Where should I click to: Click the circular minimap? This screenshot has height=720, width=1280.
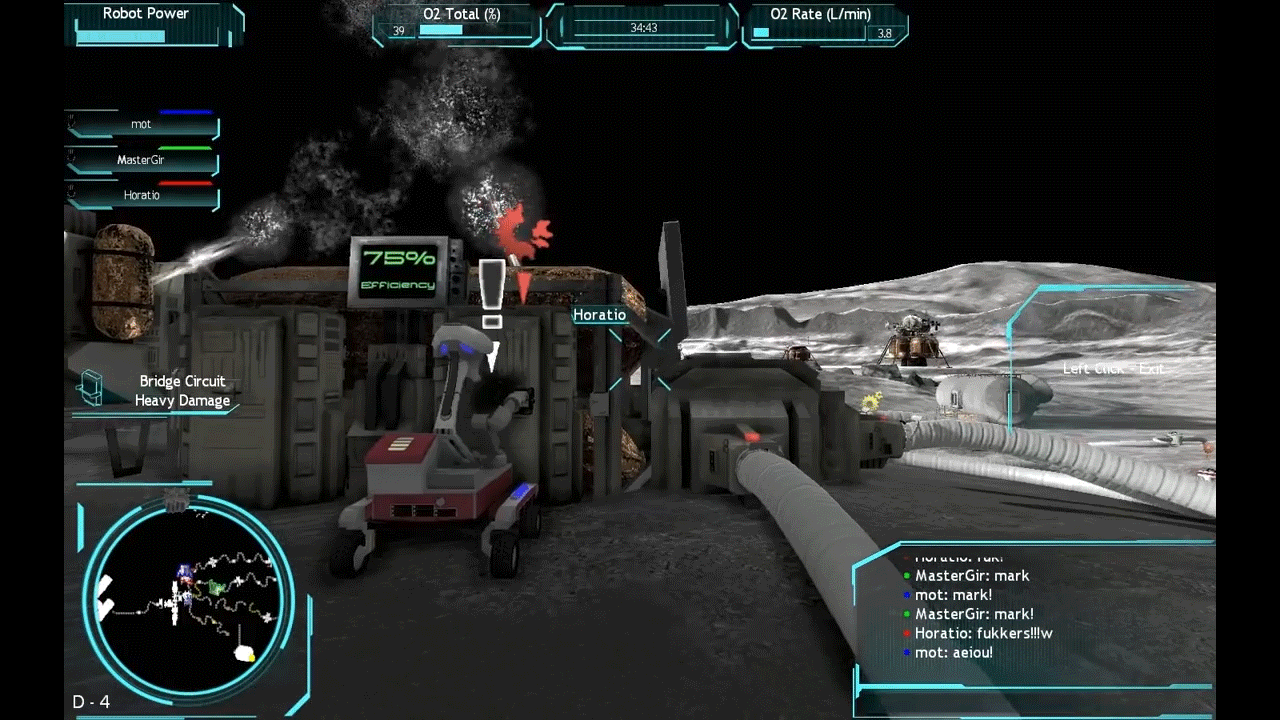(188, 599)
